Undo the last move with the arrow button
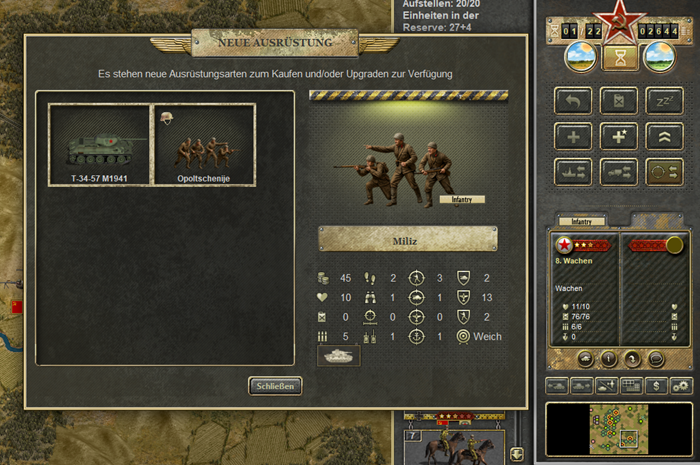This screenshot has width=700, height=465. coord(572,101)
